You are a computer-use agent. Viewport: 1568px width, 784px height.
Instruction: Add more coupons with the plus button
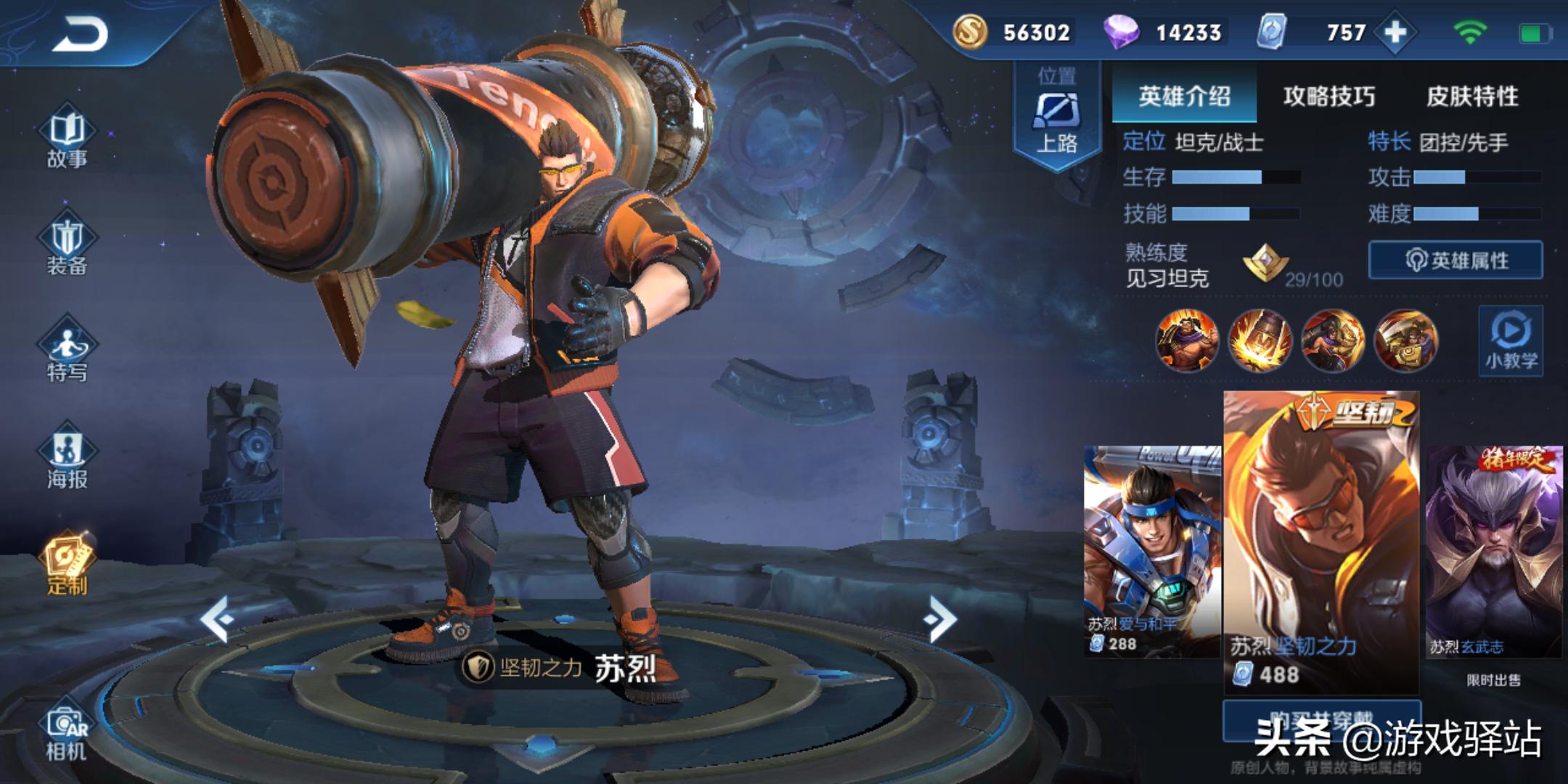1395,33
